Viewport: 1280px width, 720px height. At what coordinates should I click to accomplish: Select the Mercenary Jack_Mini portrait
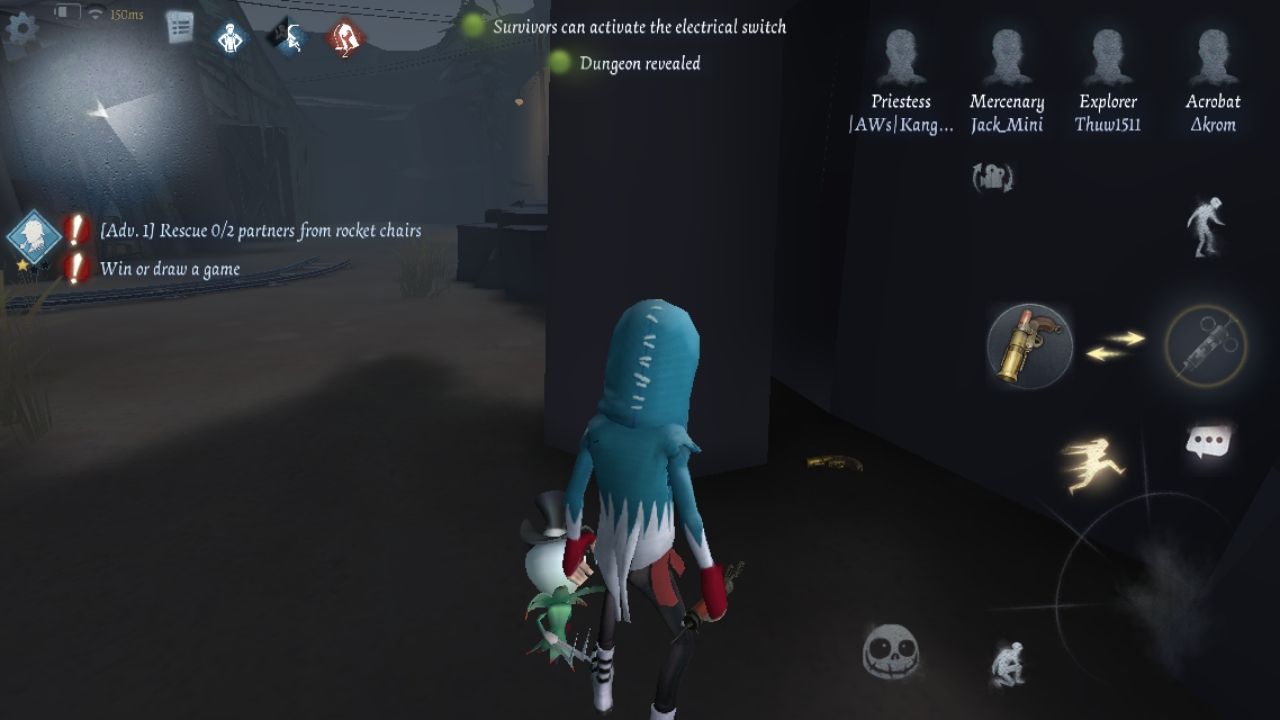pyautogui.click(x=1006, y=58)
